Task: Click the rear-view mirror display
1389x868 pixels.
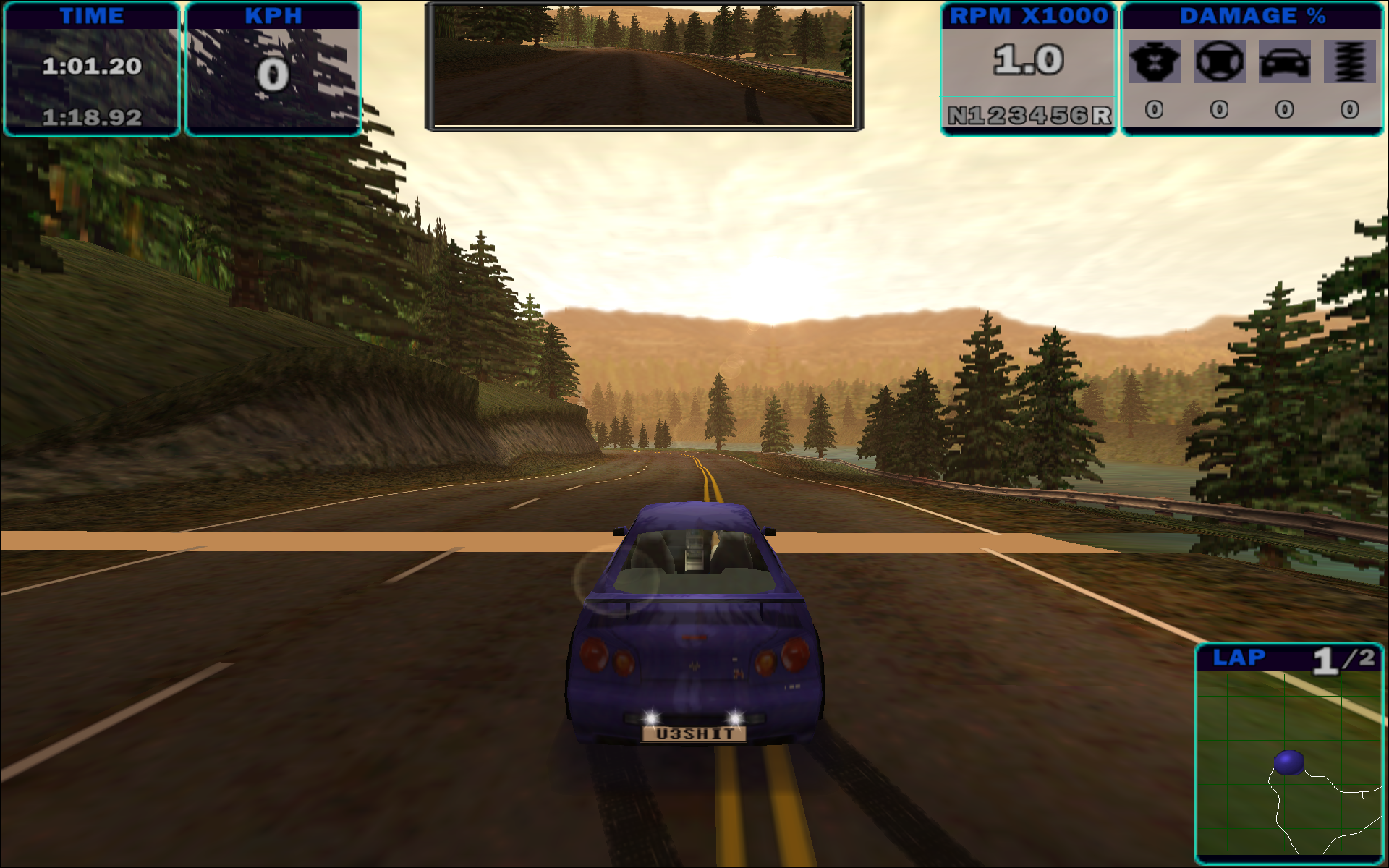Action: [643, 66]
